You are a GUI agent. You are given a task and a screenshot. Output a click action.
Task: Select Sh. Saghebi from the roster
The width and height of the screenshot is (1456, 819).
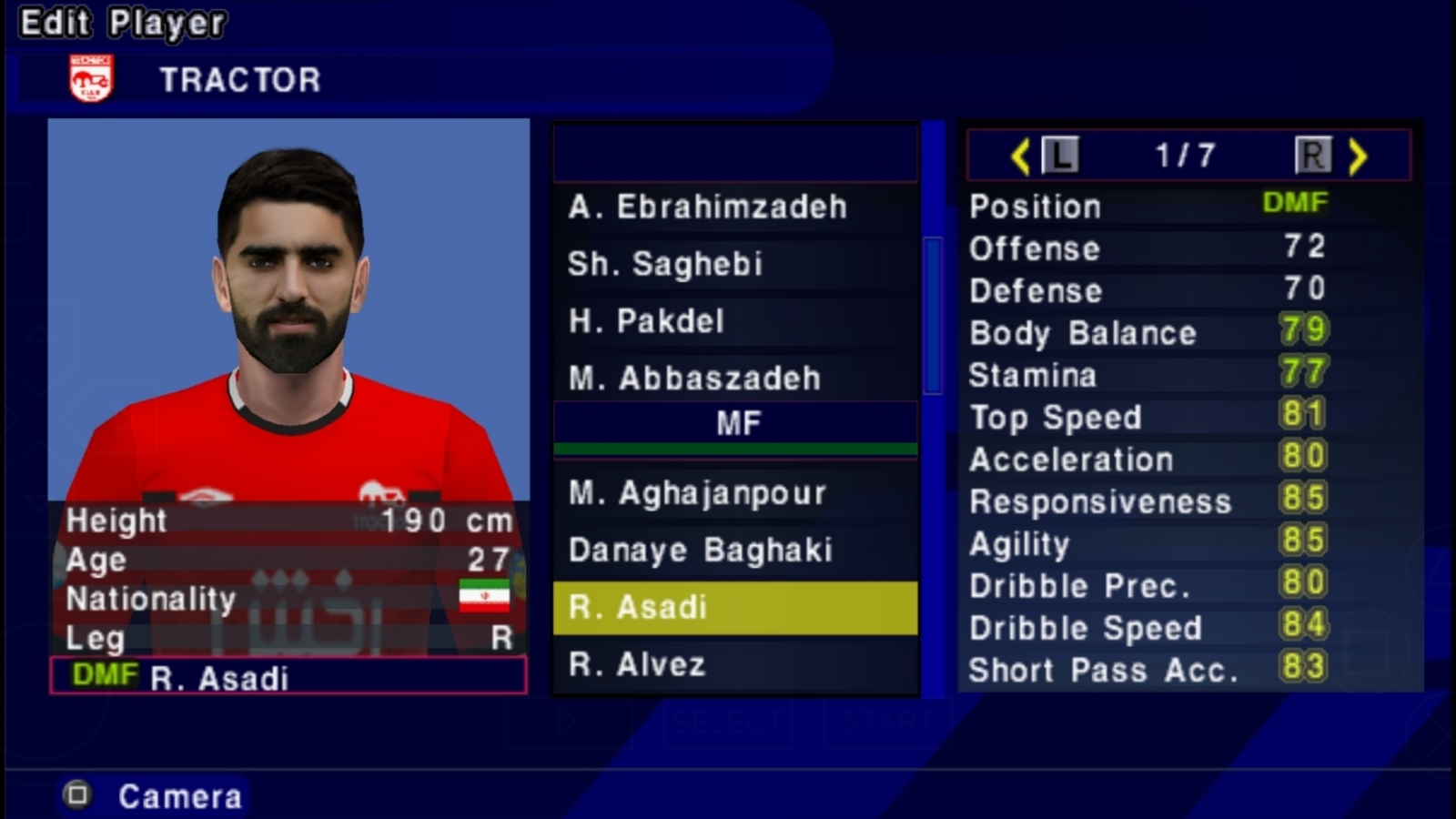735,264
